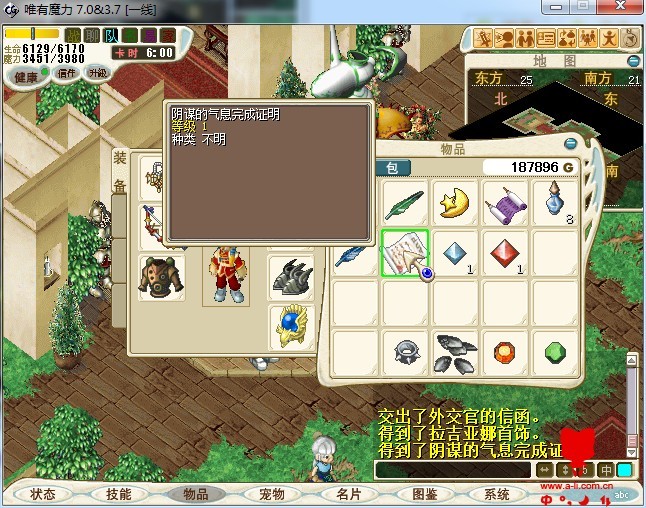Screen dimensions: 646x508
Task: Select the orange round gem
Action: tap(505, 352)
